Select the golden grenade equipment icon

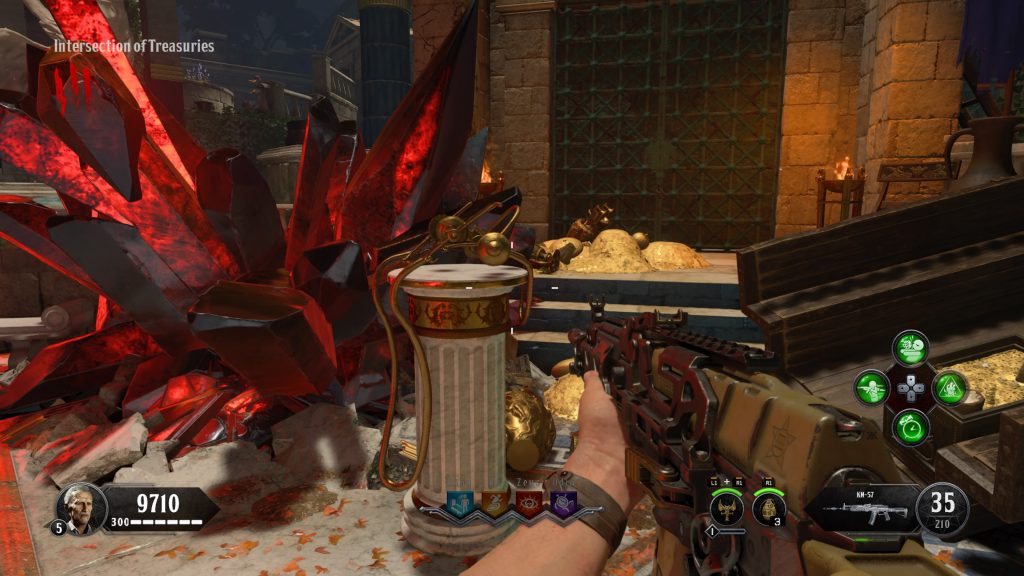click(x=767, y=508)
